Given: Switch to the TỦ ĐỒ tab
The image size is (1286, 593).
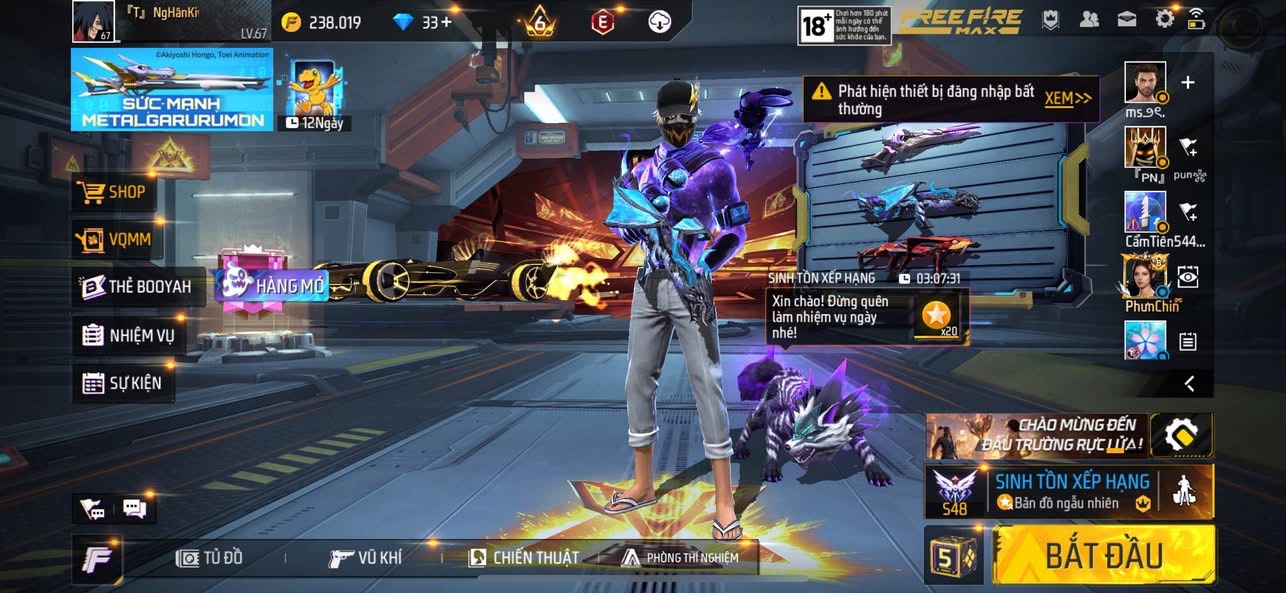Looking at the screenshot, I should coord(209,558).
